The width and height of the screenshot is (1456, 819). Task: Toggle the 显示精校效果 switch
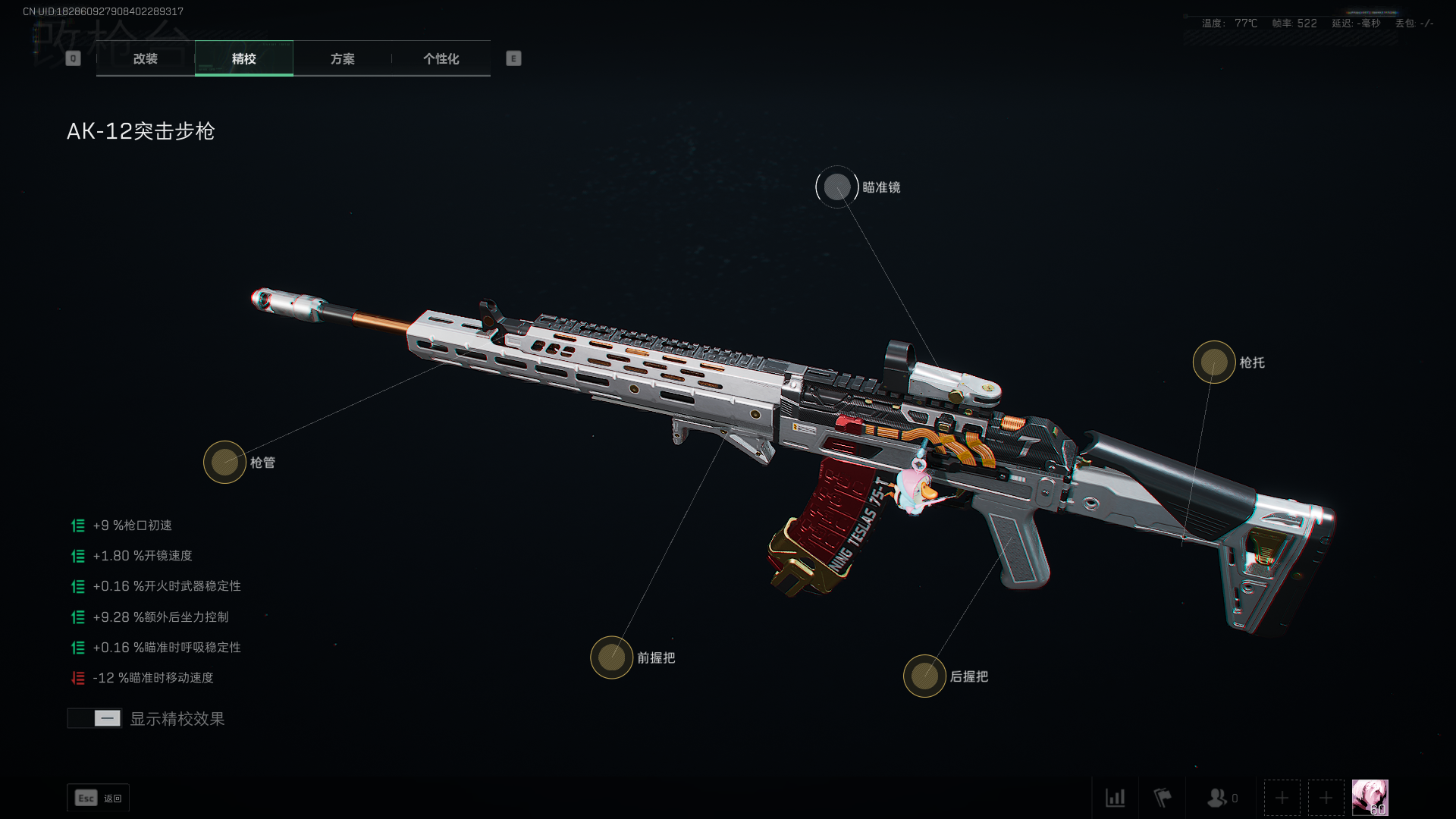(x=95, y=718)
